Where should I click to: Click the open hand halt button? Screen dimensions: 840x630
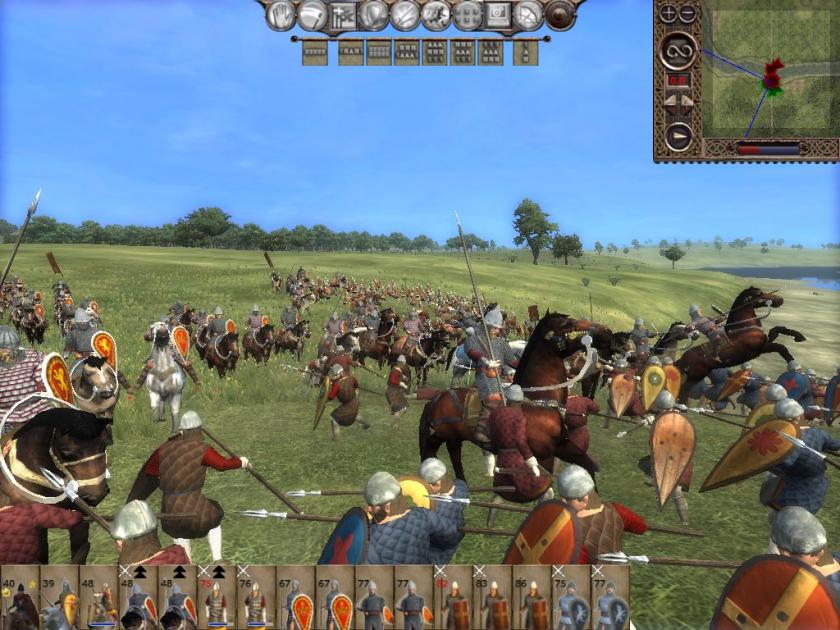(x=282, y=14)
